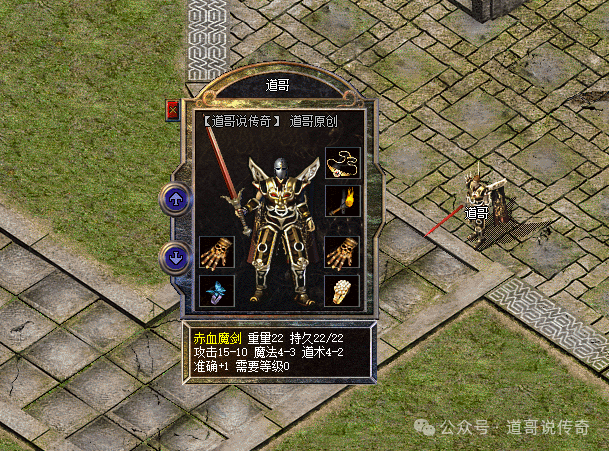Select the flaming torch equipment slot
Image resolution: width=609 pixels, height=451 pixels.
point(343,200)
